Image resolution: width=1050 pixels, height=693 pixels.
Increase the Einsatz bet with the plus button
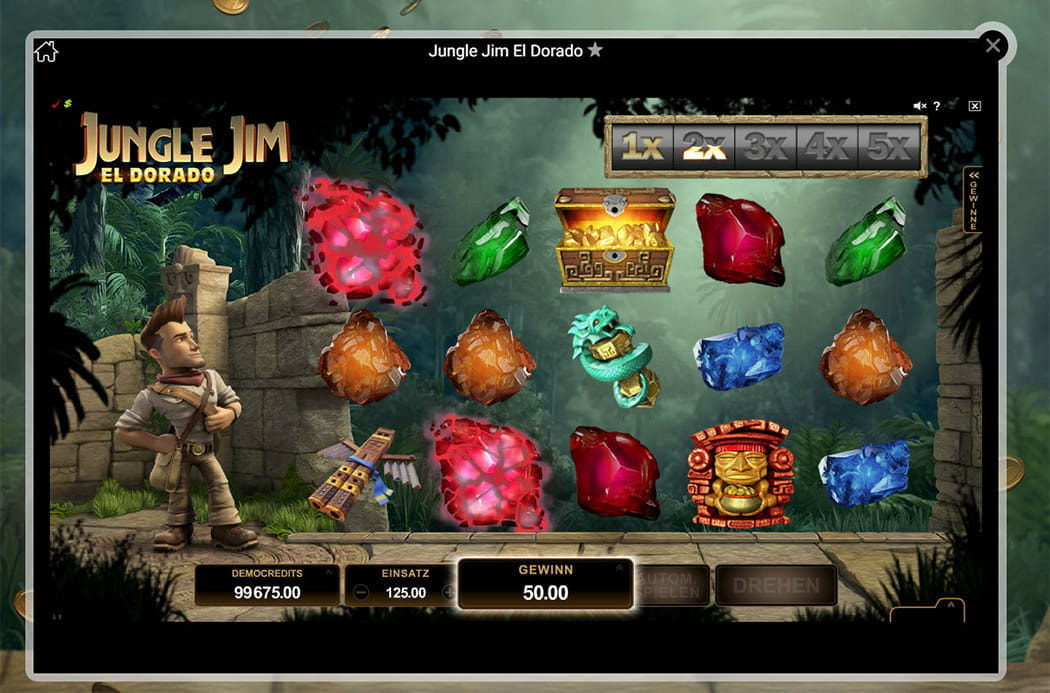(x=449, y=593)
